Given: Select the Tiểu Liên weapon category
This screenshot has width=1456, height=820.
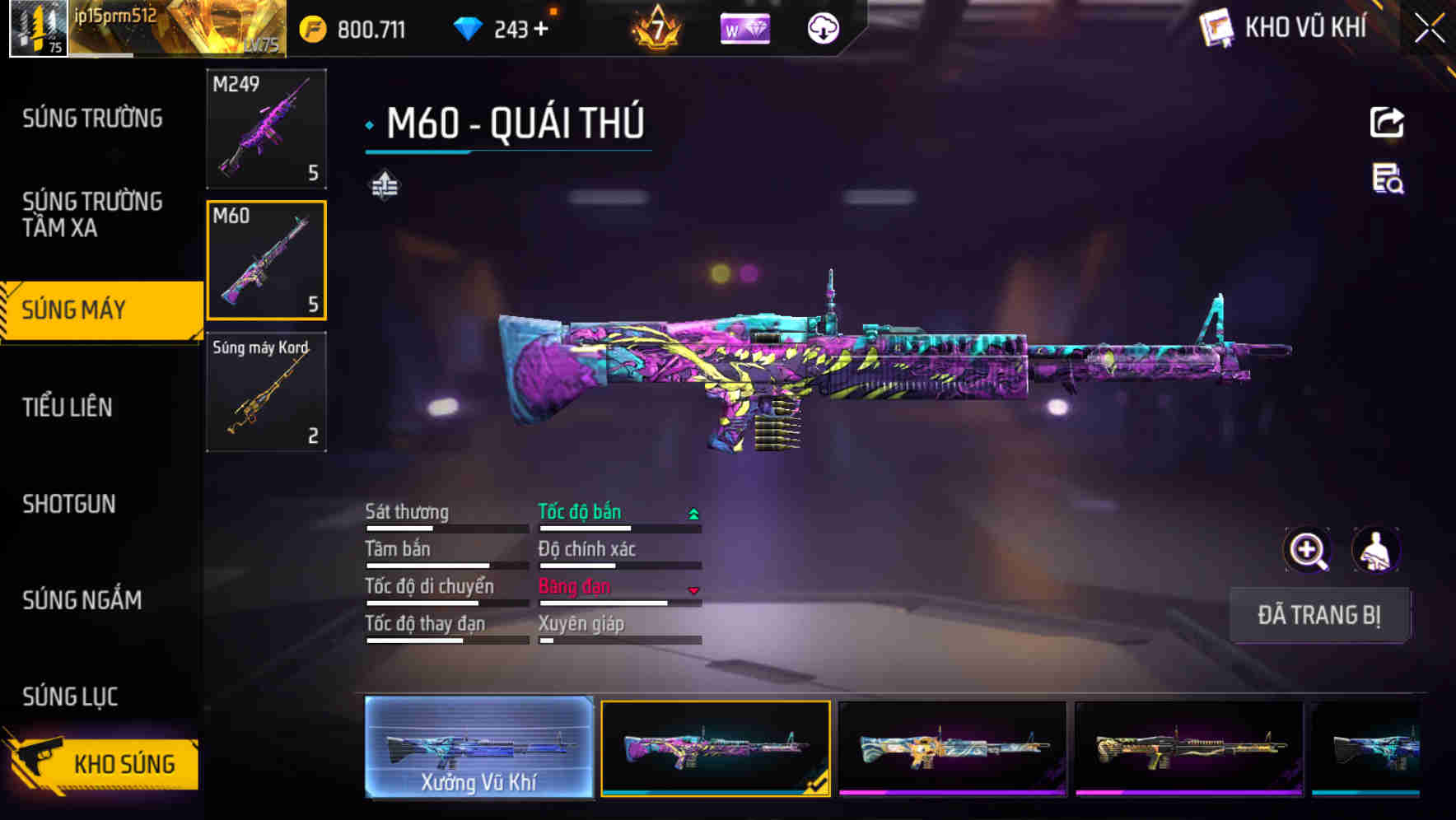Looking at the screenshot, I should [68, 407].
